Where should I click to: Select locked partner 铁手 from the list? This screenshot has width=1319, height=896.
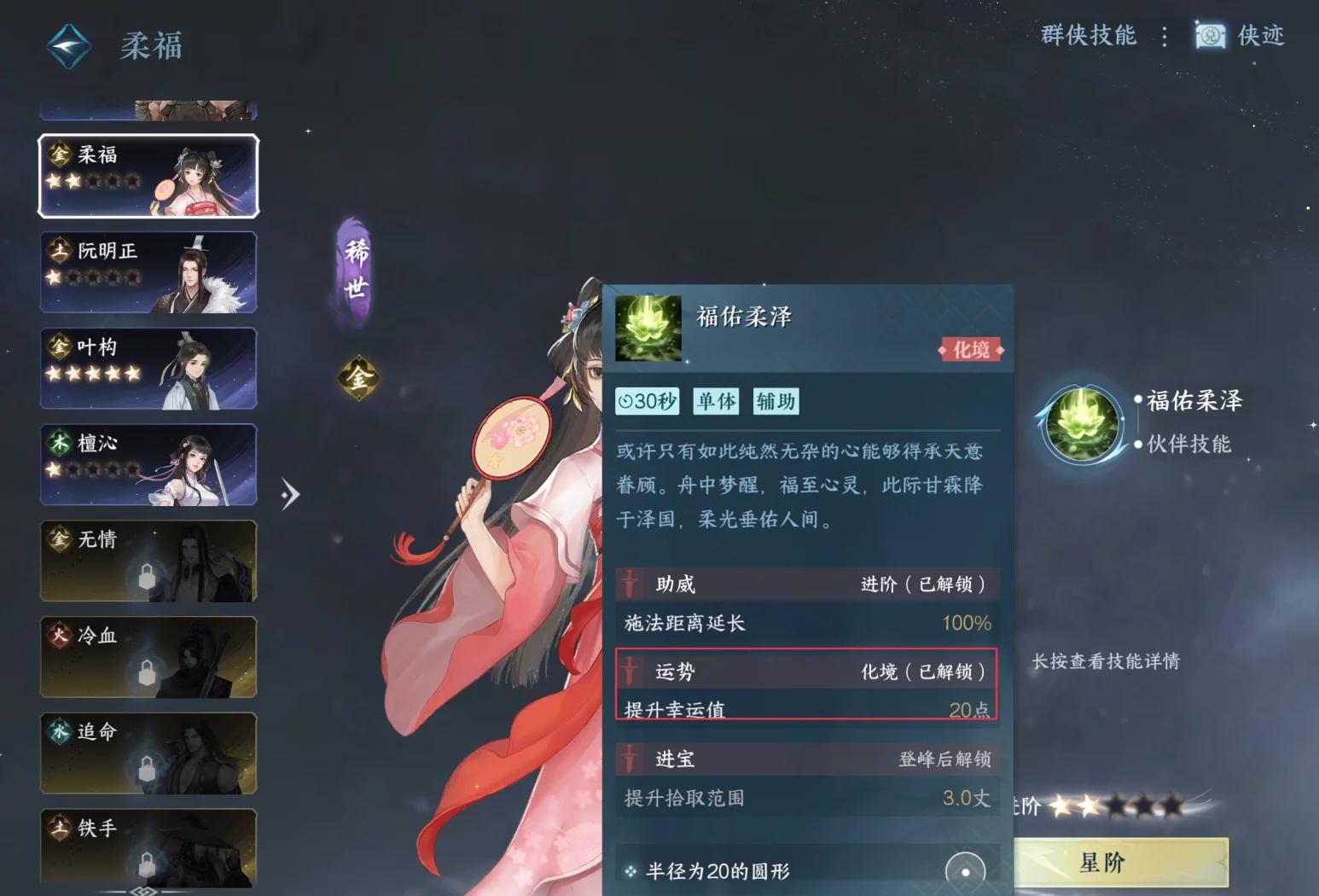[148, 848]
